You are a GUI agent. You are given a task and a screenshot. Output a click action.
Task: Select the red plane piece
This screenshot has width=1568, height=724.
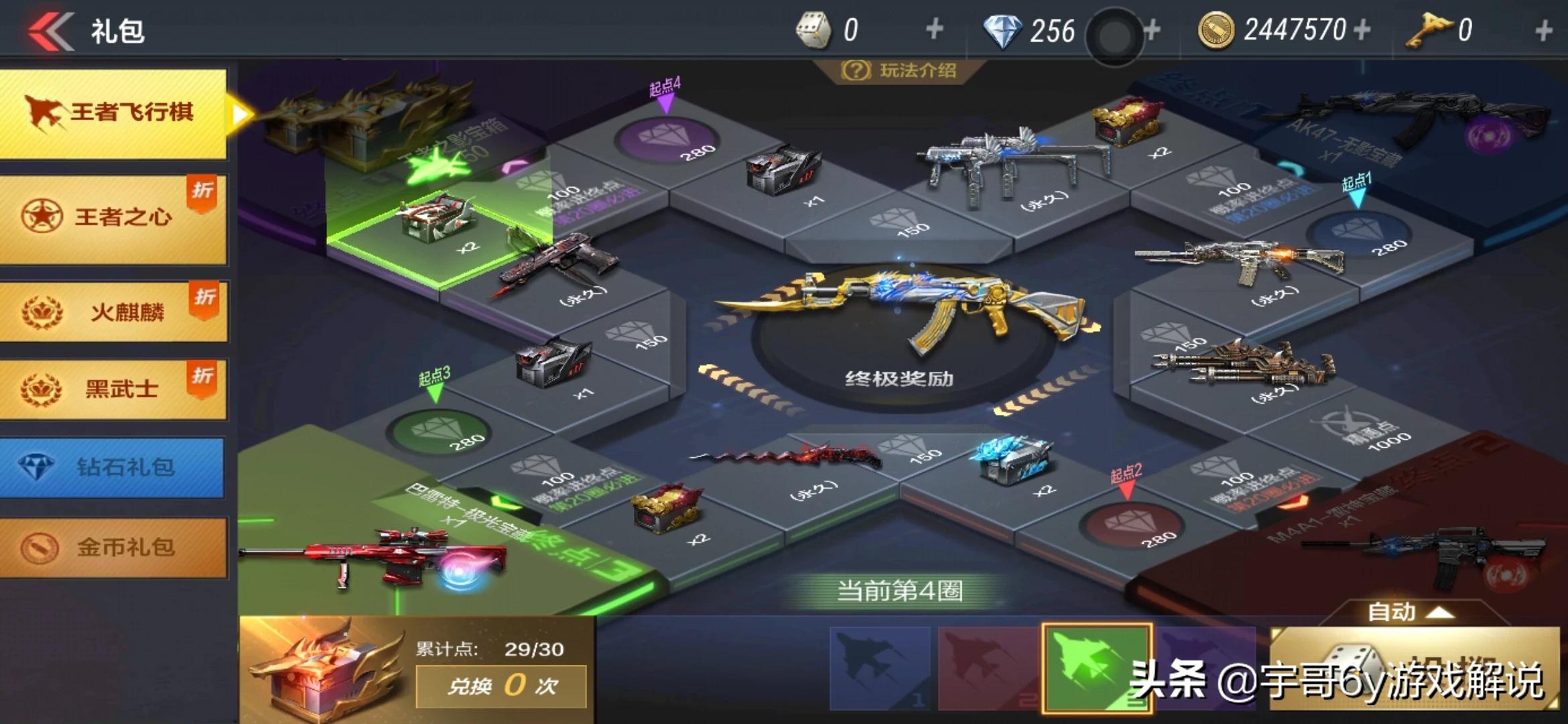point(988,667)
